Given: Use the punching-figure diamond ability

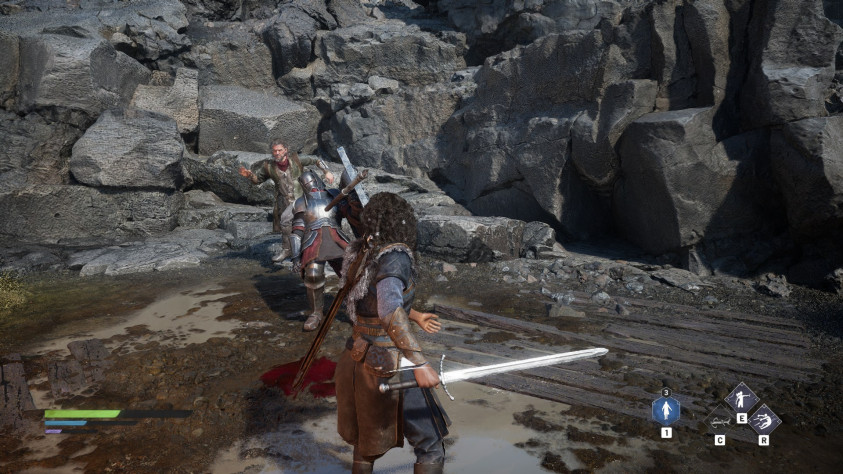Looking at the screenshot, I should (x=740, y=398).
